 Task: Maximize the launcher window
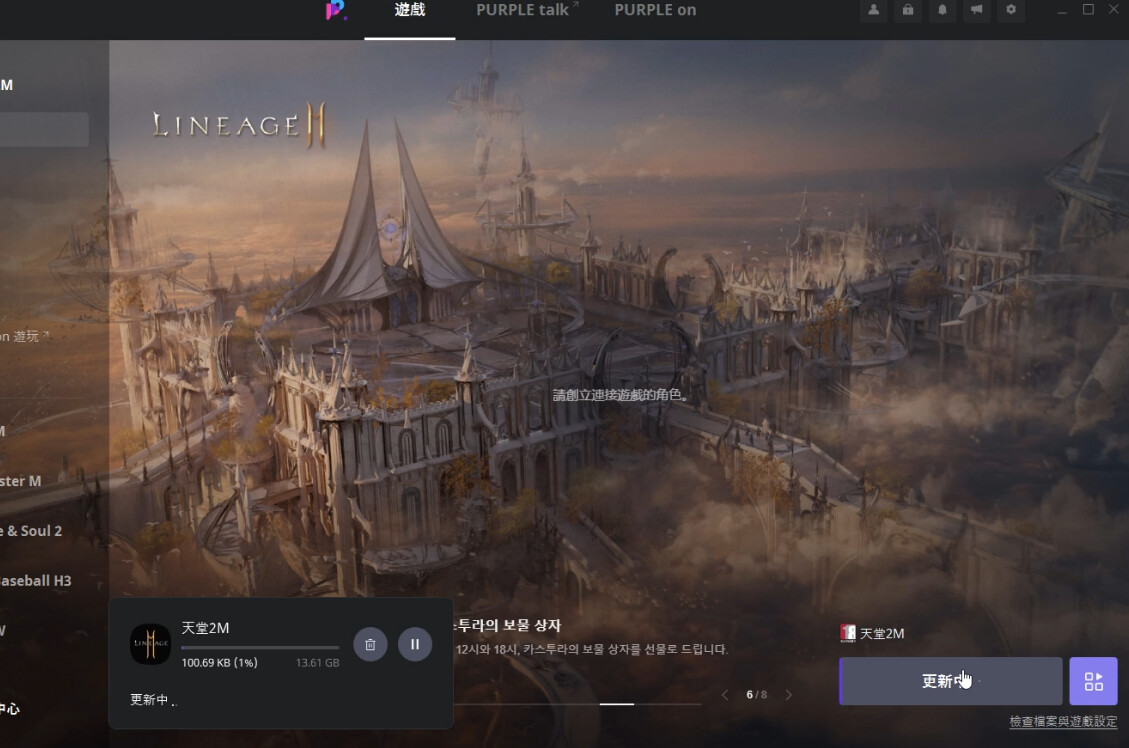[x=1089, y=10]
